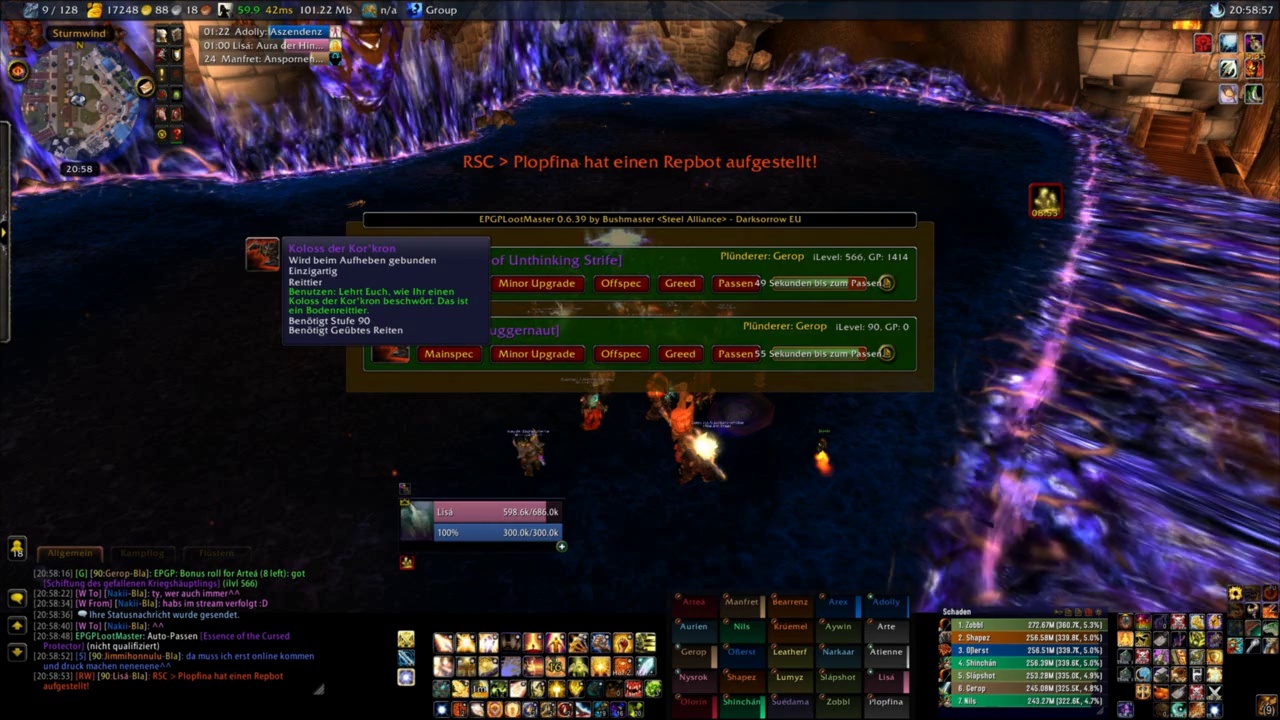
Task: Open the Schaden meter settings gear
Action: [x=1100, y=612]
